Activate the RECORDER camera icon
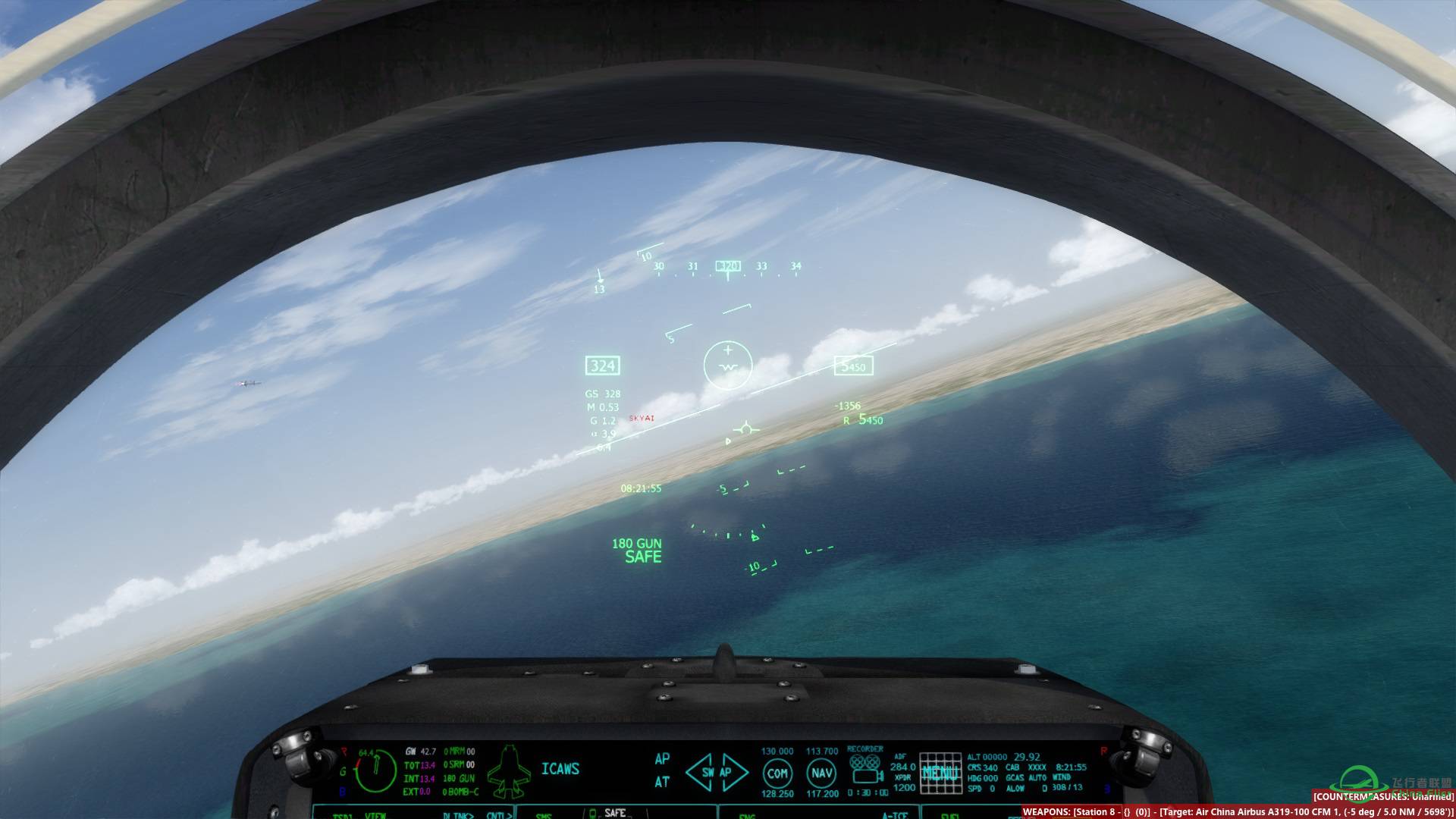 (865, 769)
